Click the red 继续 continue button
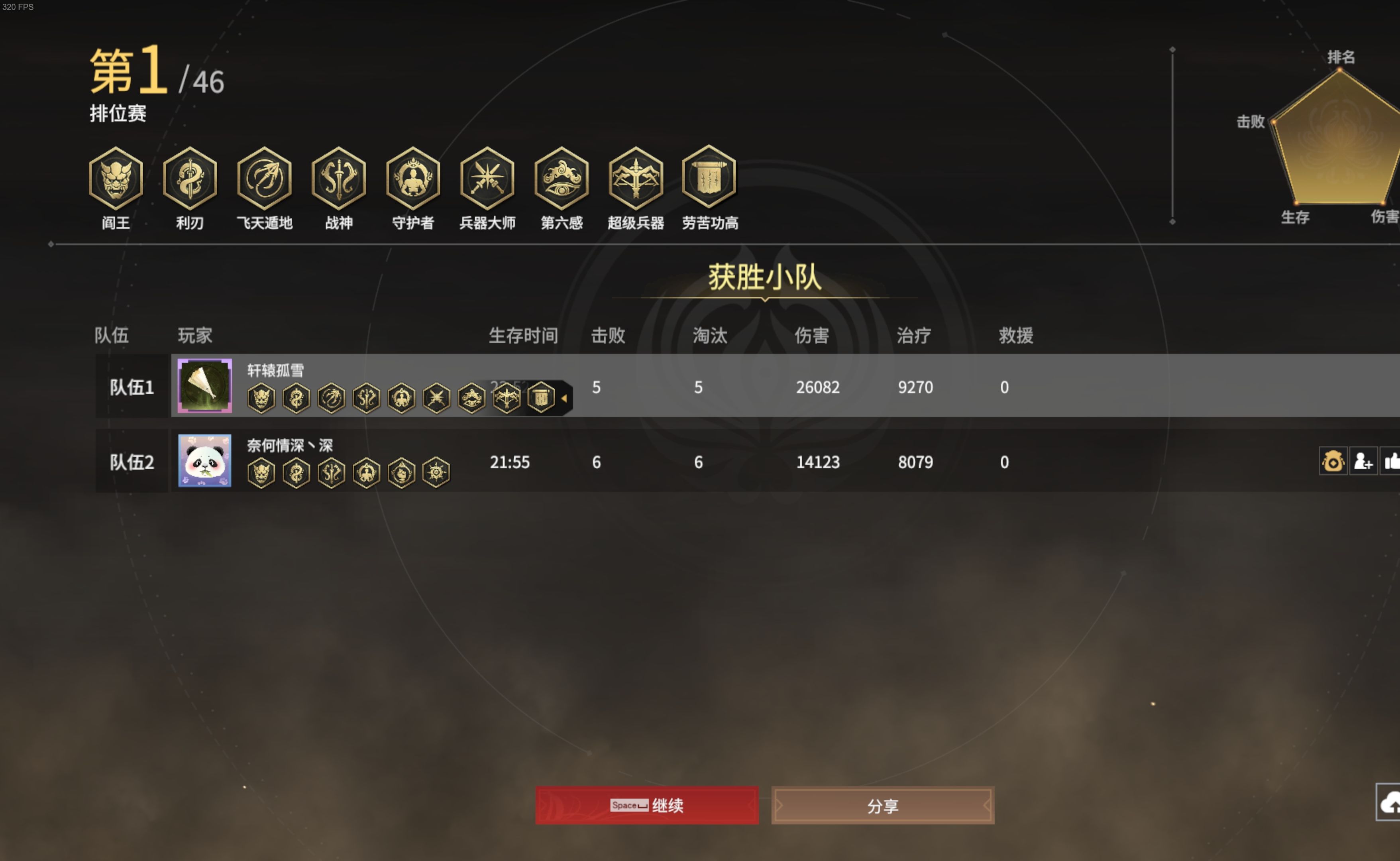 pyautogui.click(x=646, y=805)
